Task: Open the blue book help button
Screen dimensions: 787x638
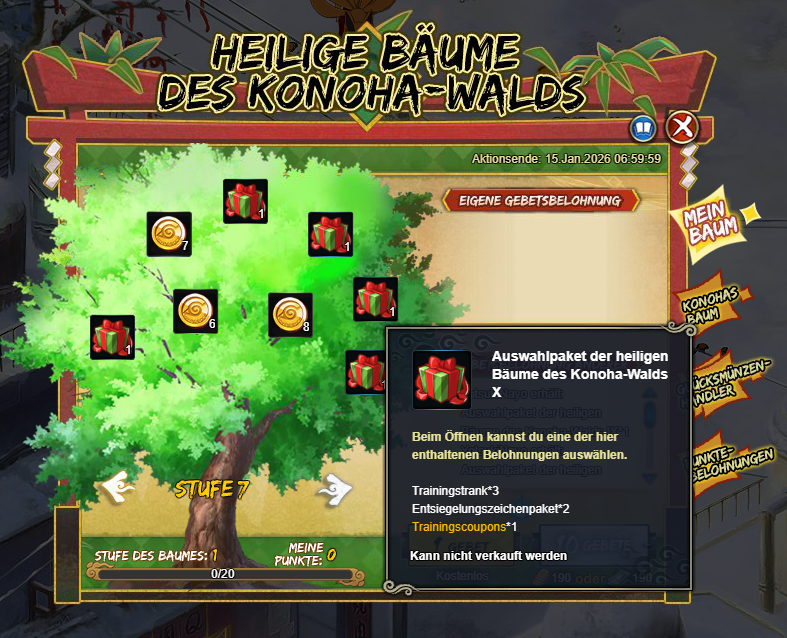Action: [642, 128]
